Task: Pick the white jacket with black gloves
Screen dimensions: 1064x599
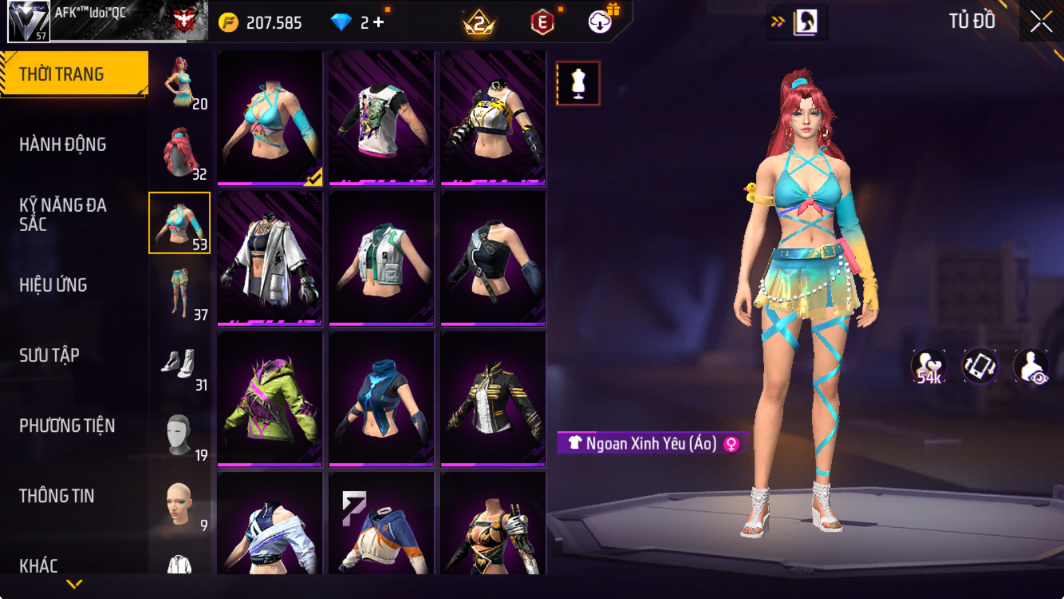Action: (270, 258)
